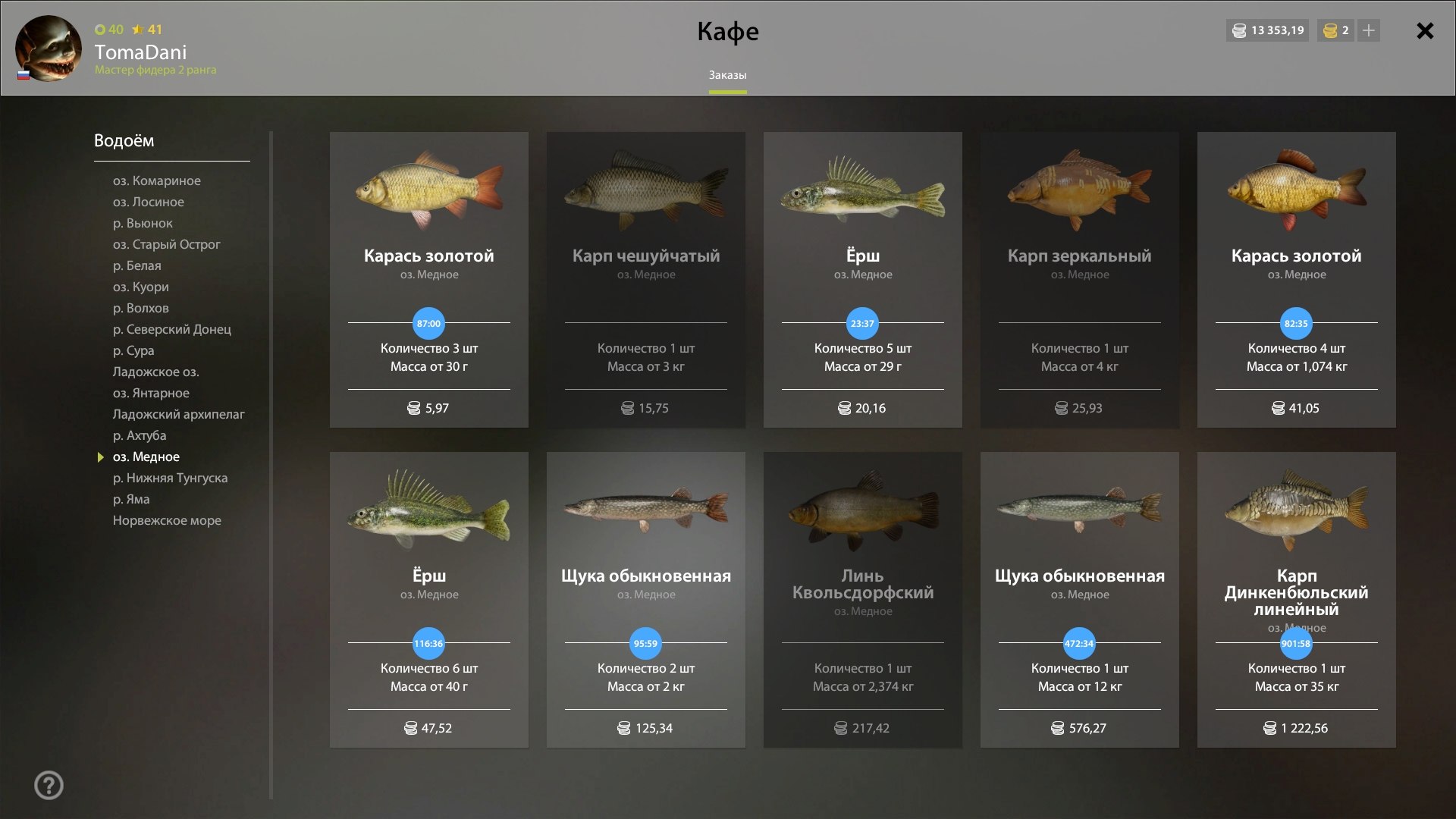Open the help question mark button
The width and height of the screenshot is (1456, 819).
coord(49,785)
